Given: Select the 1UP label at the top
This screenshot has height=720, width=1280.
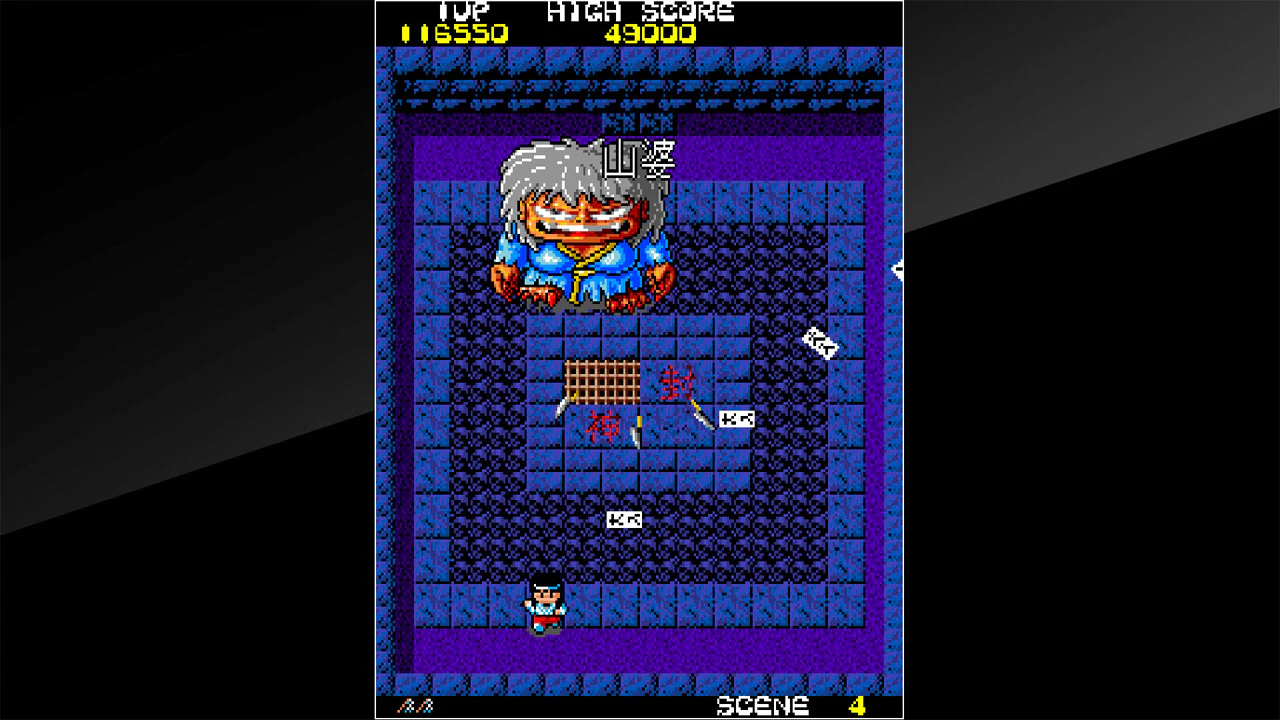Looking at the screenshot, I should coord(466,12).
